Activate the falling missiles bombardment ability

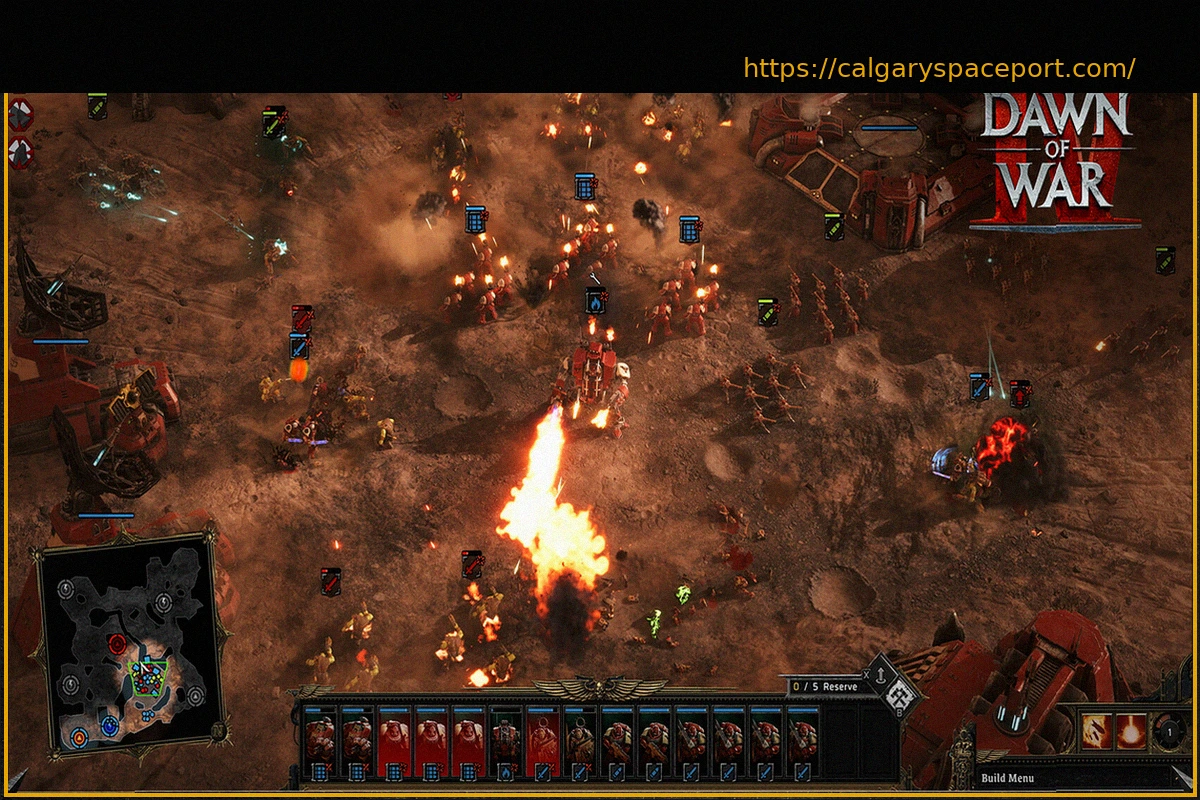click(x=1096, y=731)
